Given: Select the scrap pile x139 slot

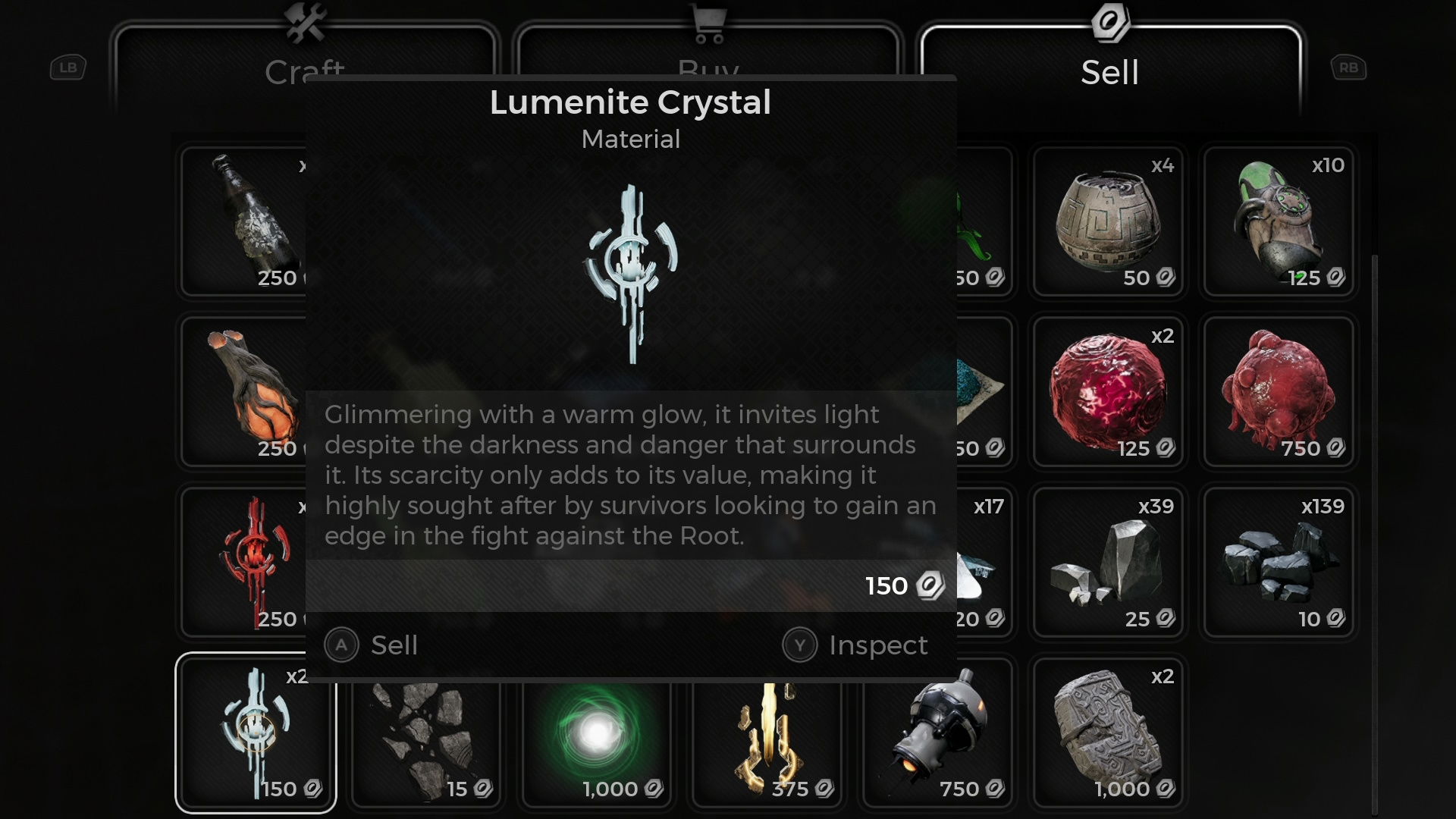Looking at the screenshot, I should 1279,562.
